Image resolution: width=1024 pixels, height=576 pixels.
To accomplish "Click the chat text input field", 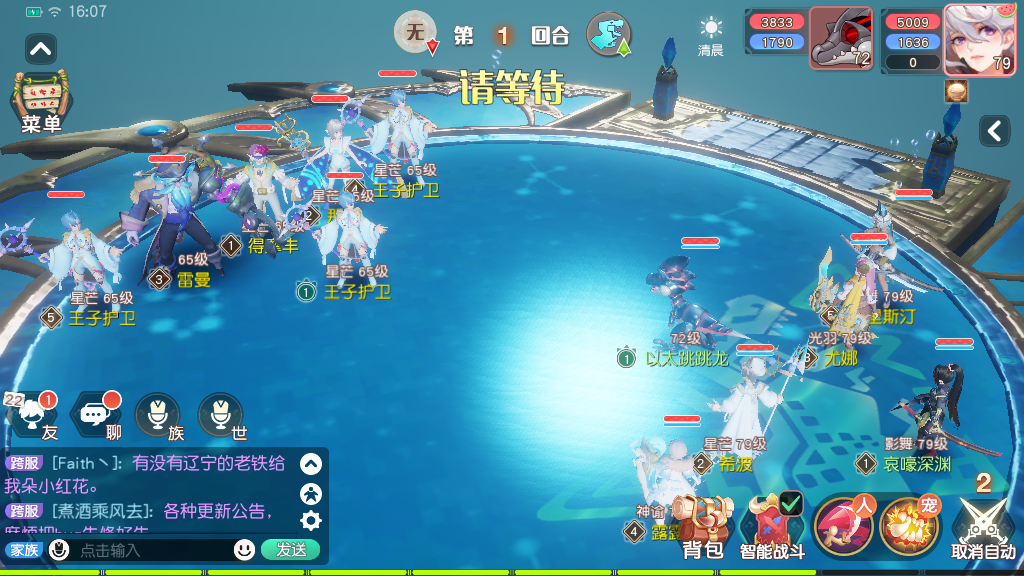I will [x=150, y=550].
